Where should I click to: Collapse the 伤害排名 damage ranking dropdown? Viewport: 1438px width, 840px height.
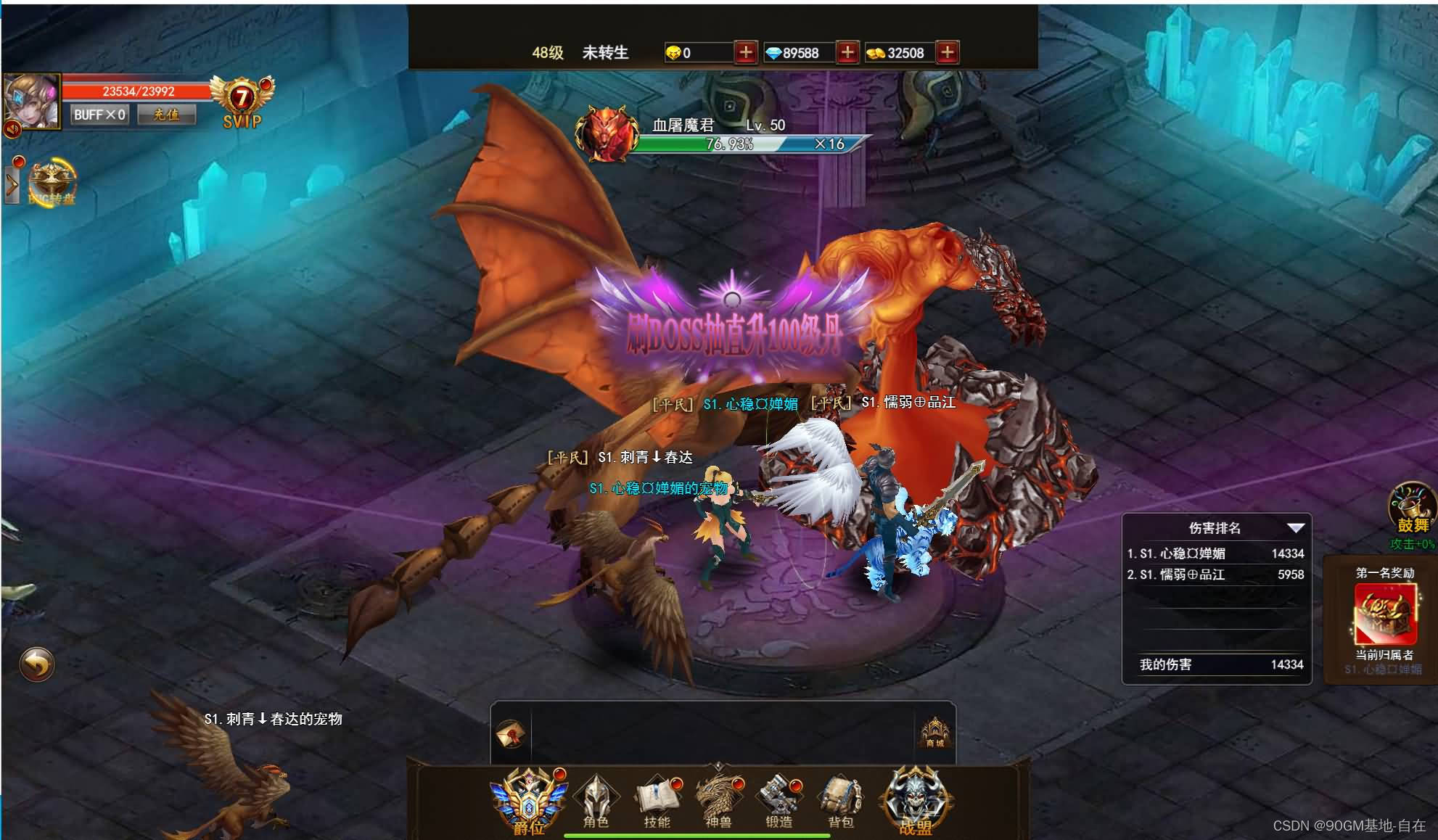pyautogui.click(x=1295, y=527)
